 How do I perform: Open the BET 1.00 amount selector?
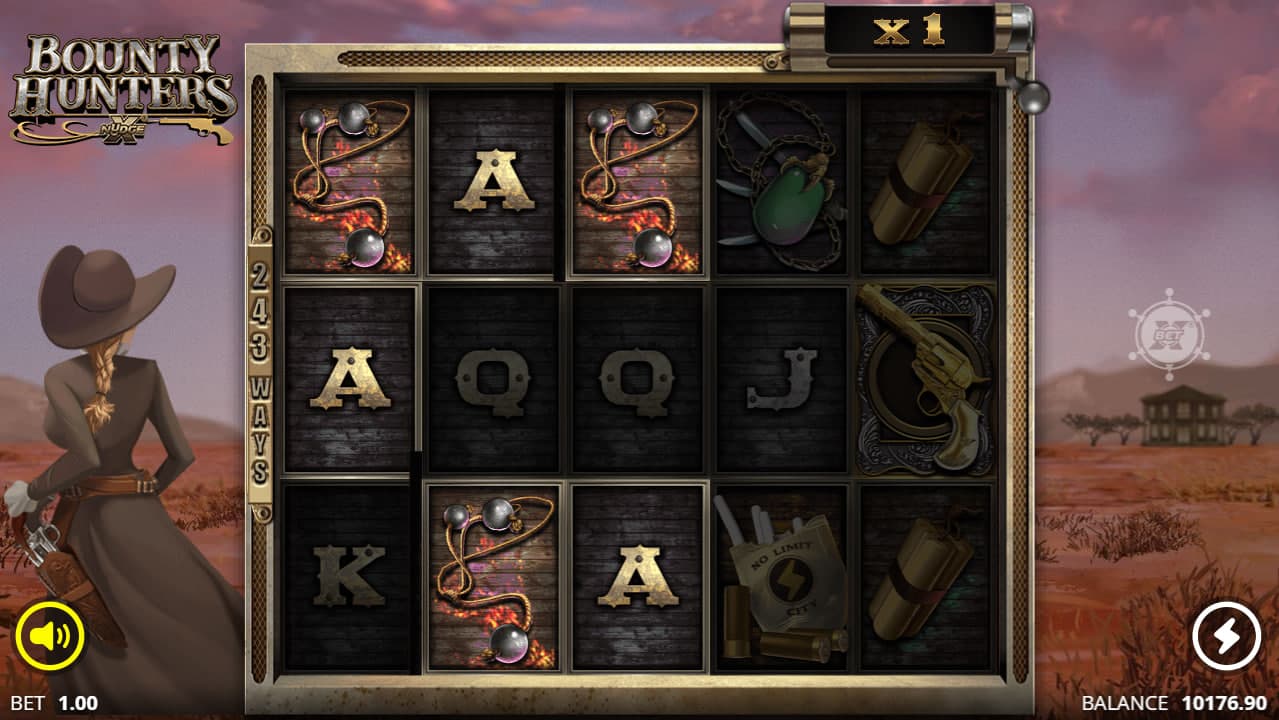point(54,703)
